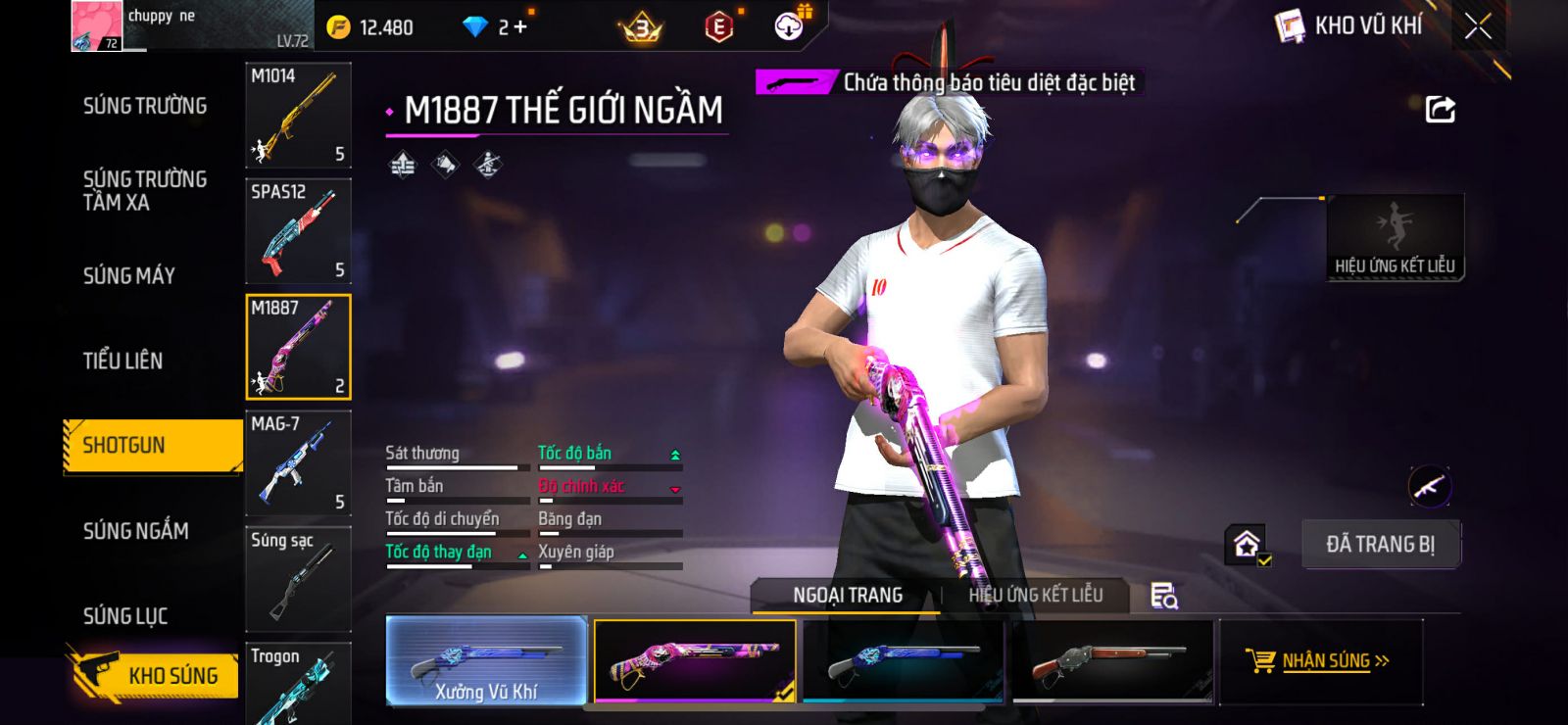Select the M1014 shotgun slot
The height and width of the screenshot is (725, 1568).
[x=298, y=115]
